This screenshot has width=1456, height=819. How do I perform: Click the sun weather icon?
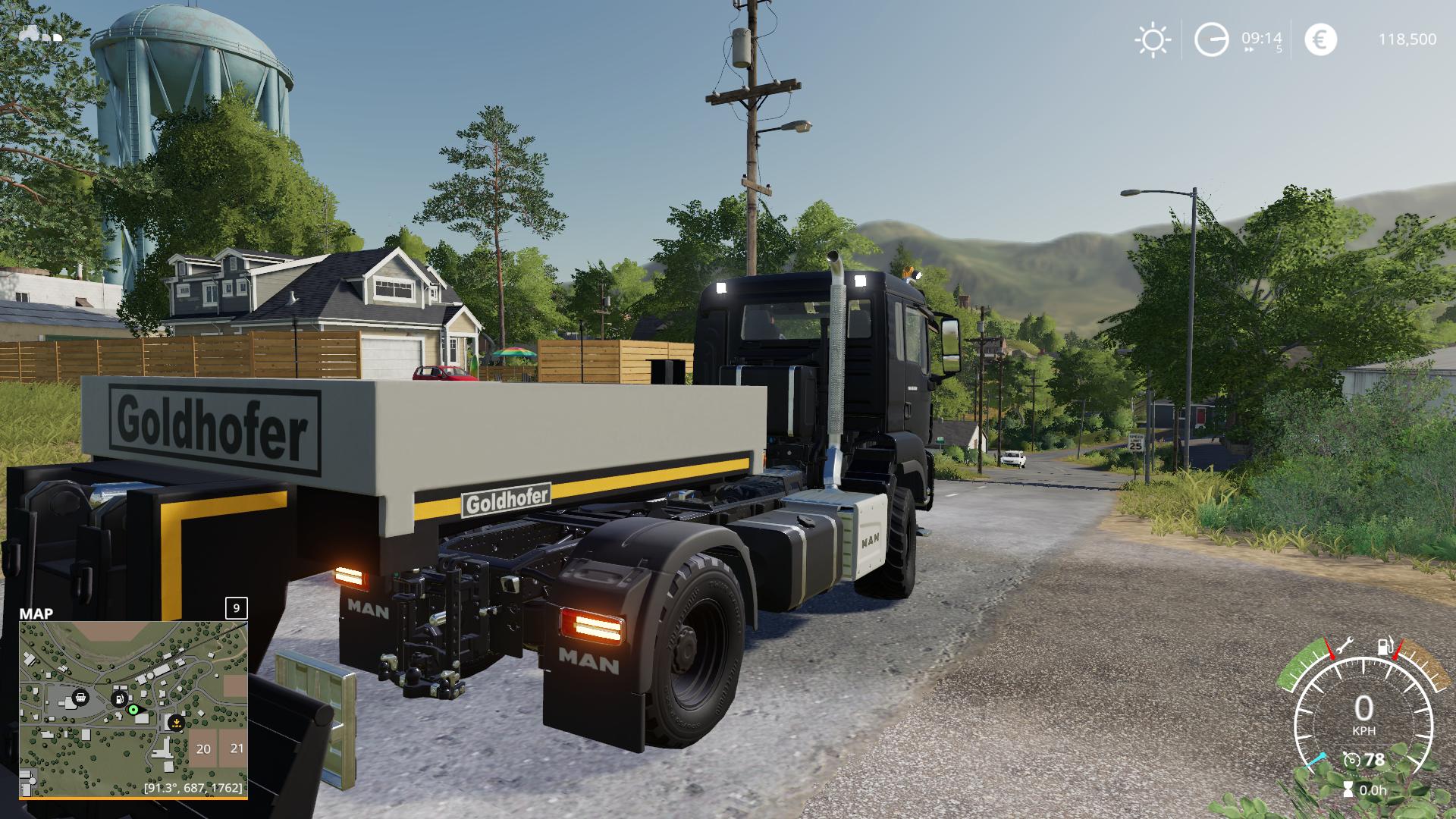1153,39
